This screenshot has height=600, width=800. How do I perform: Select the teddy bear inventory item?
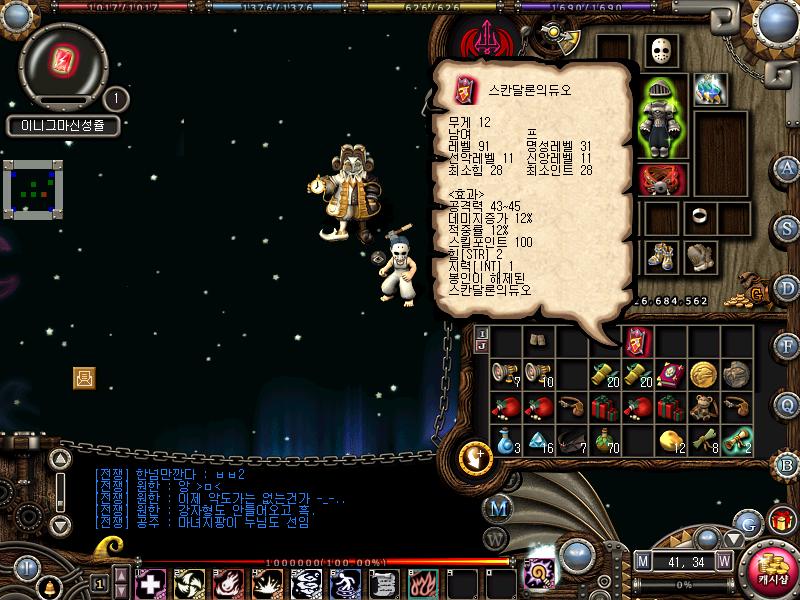click(x=703, y=406)
